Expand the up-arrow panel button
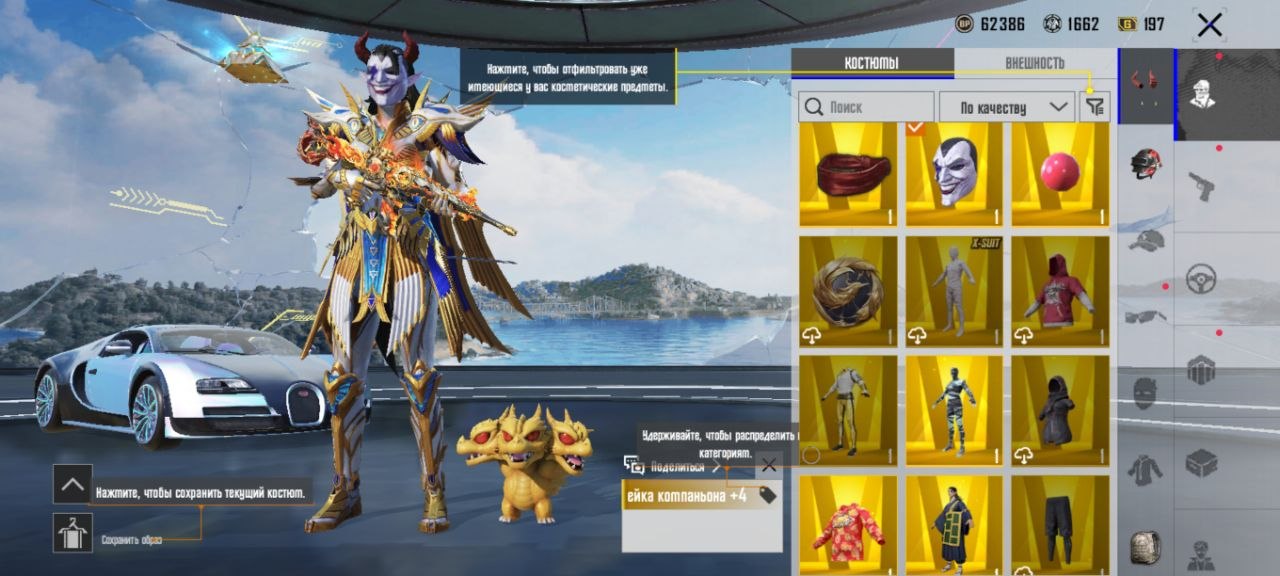The height and width of the screenshot is (576, 1280). [73, 485]
